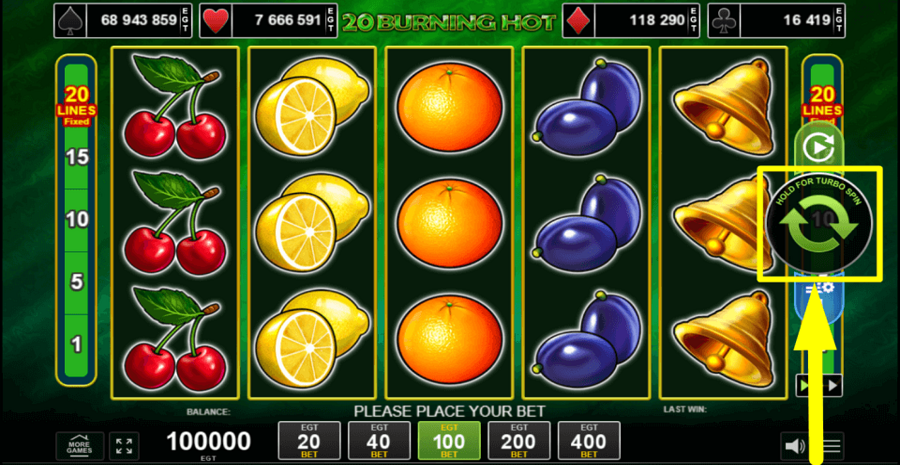The image size is (900, 465).
Task: Spin the reels with the green arrows button
Action: (x=819, y=226)
